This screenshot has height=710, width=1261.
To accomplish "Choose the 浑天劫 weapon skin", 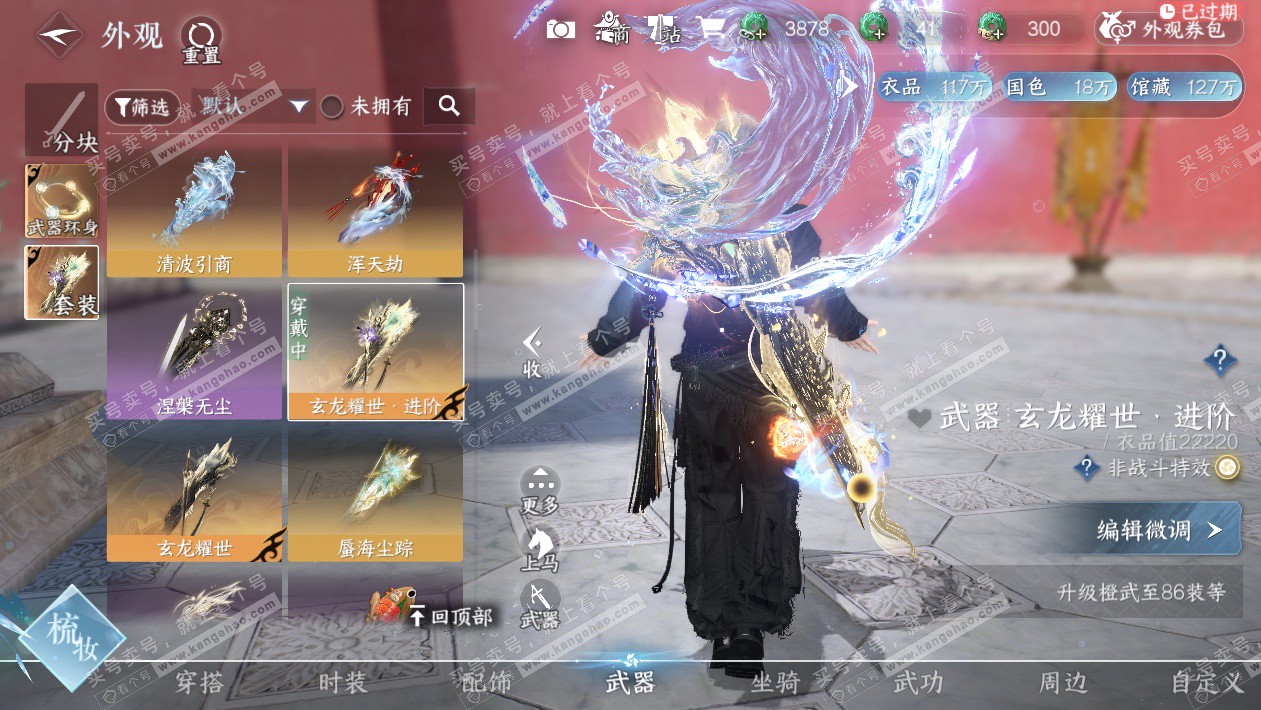I will (375, 212).
